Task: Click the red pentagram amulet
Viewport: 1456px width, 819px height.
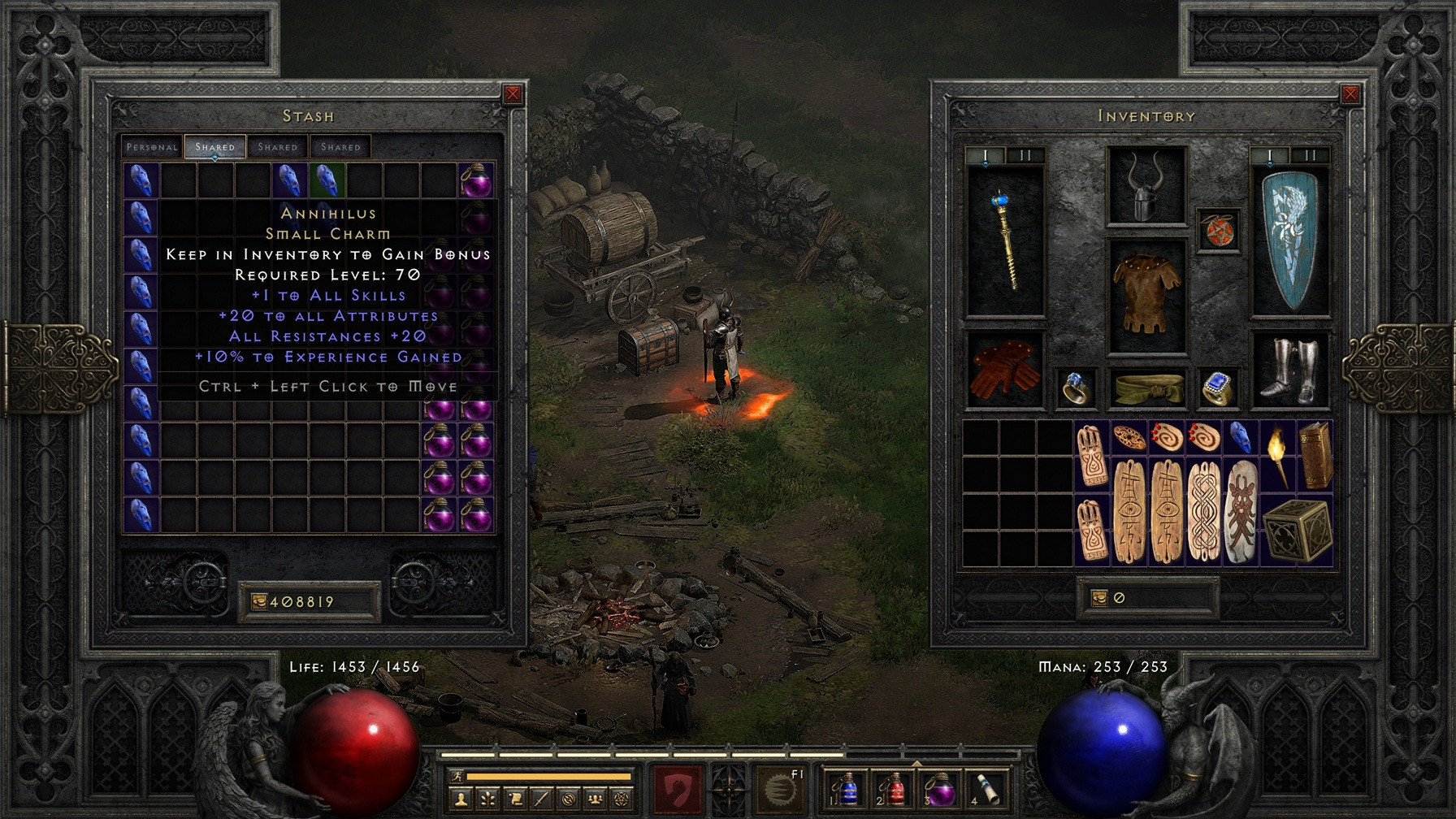Action: (1218, 230)
